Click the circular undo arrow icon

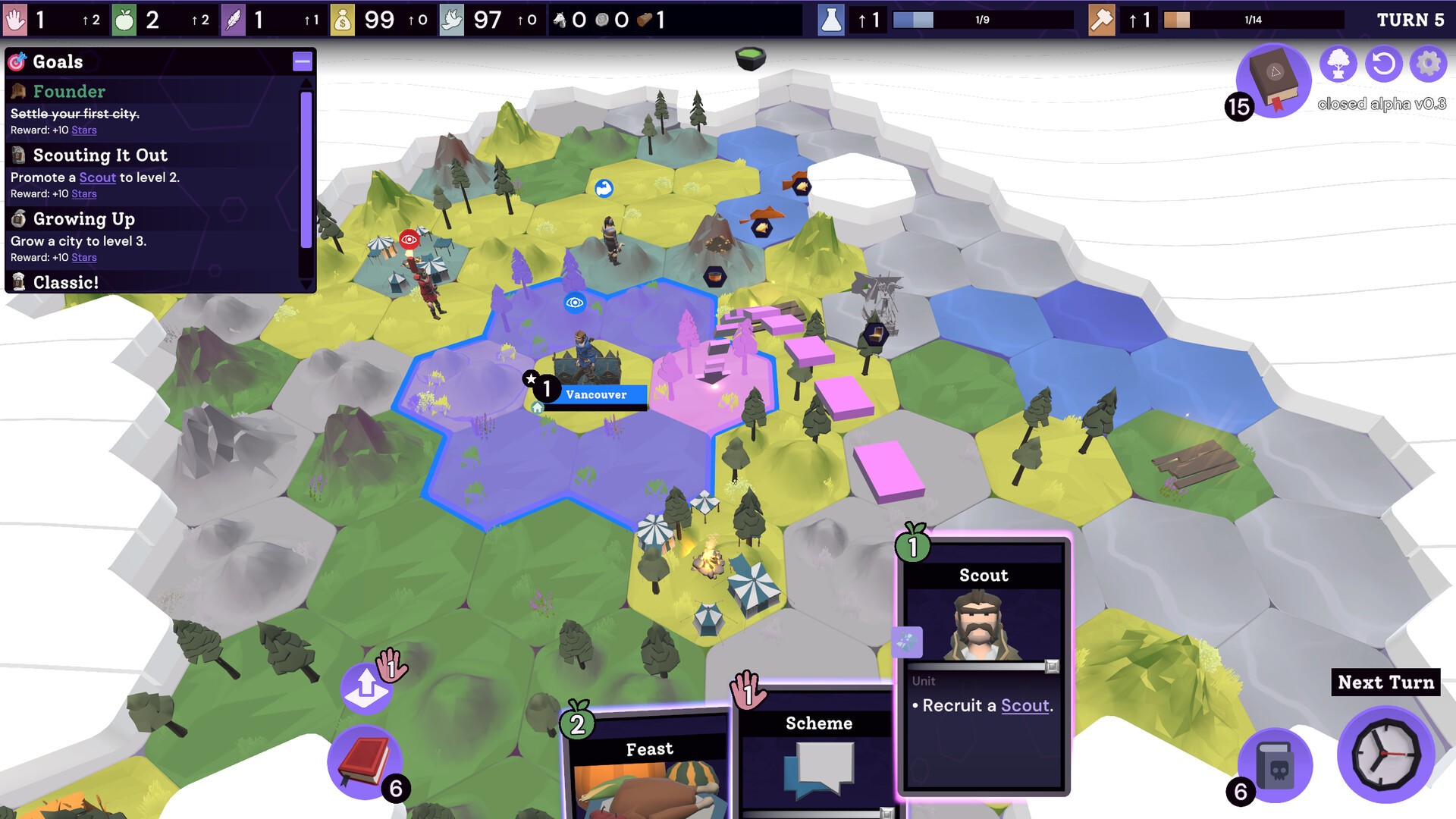click(x=1383, y=64)
